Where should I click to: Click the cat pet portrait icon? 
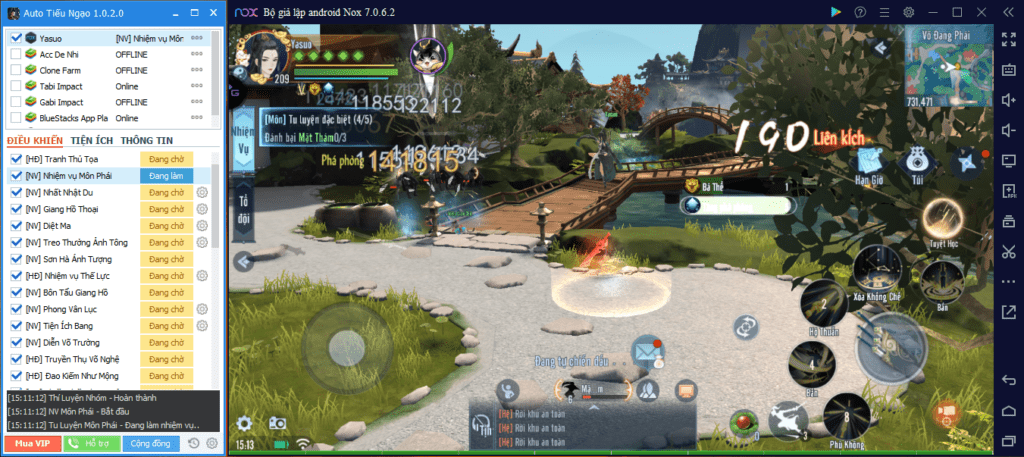(434, 58)
